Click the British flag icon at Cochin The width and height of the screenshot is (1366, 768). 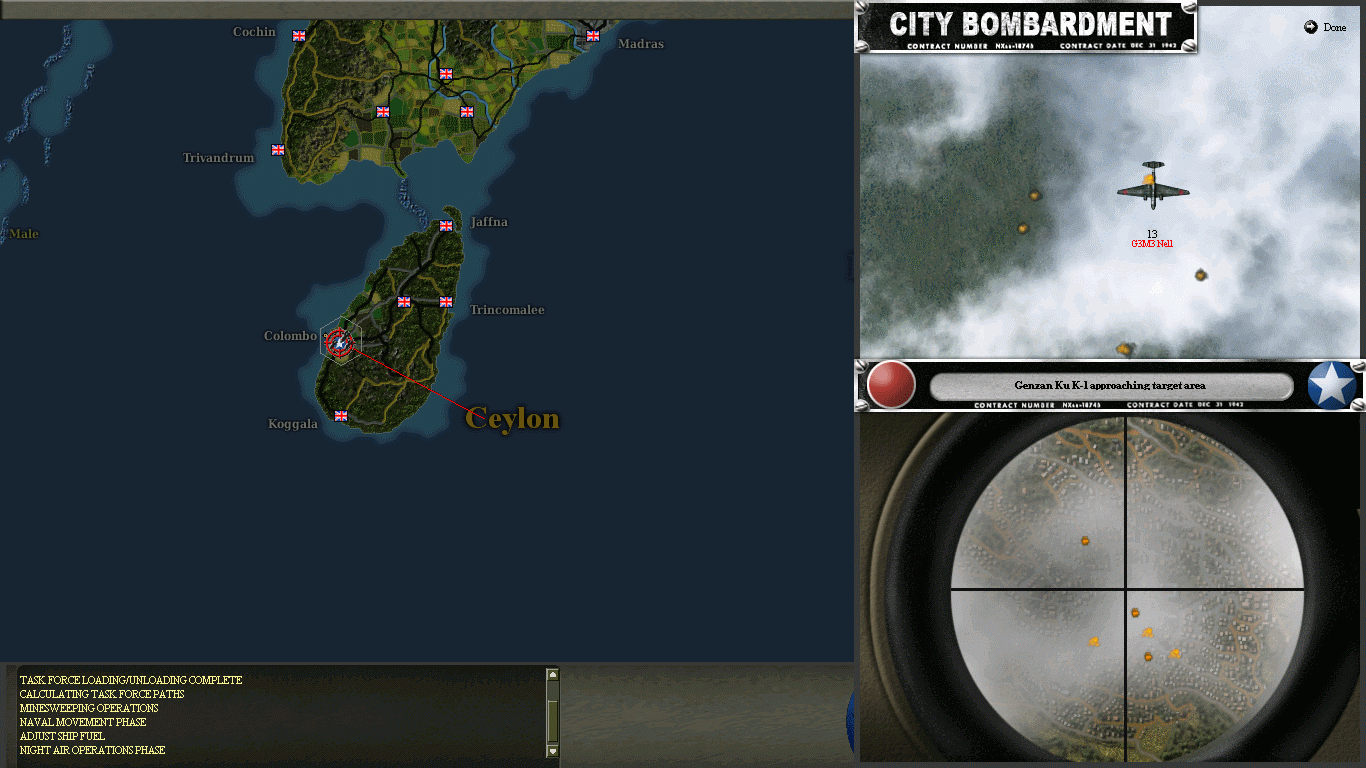point(298,35)
